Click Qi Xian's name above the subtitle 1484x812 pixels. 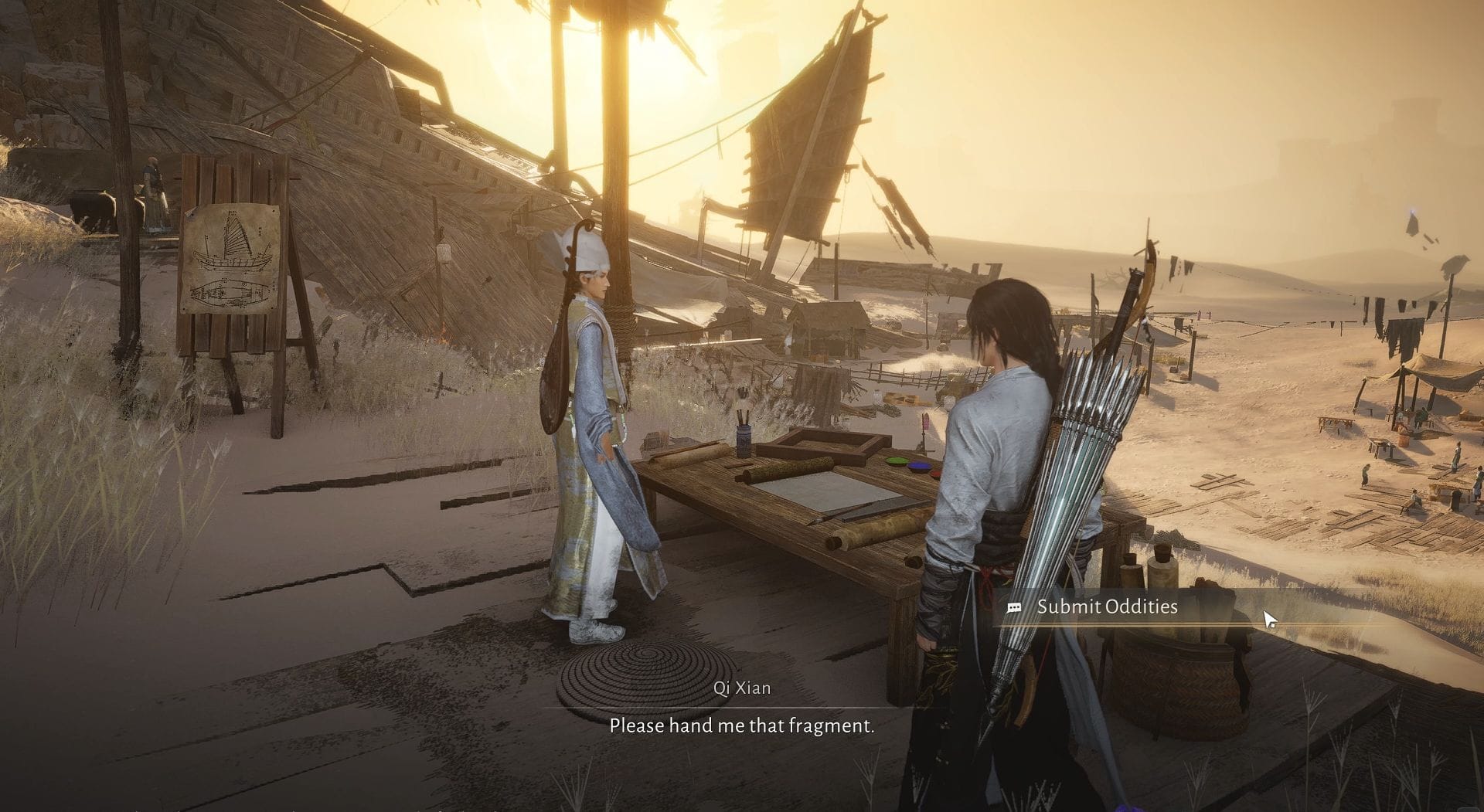coord(744,688)
